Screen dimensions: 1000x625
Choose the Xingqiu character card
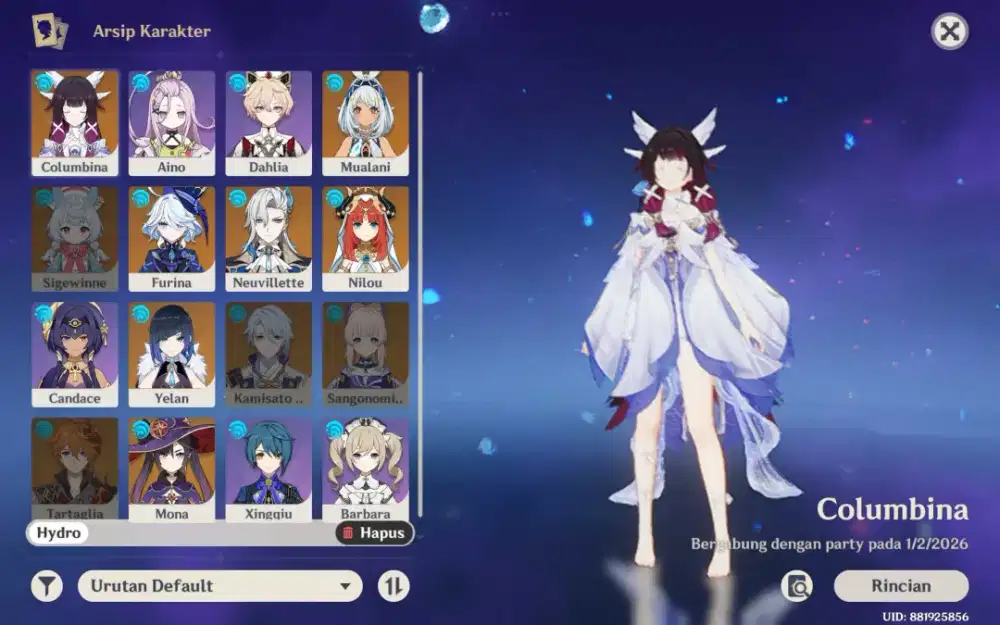pyautogui.click(x=268, y=468)
